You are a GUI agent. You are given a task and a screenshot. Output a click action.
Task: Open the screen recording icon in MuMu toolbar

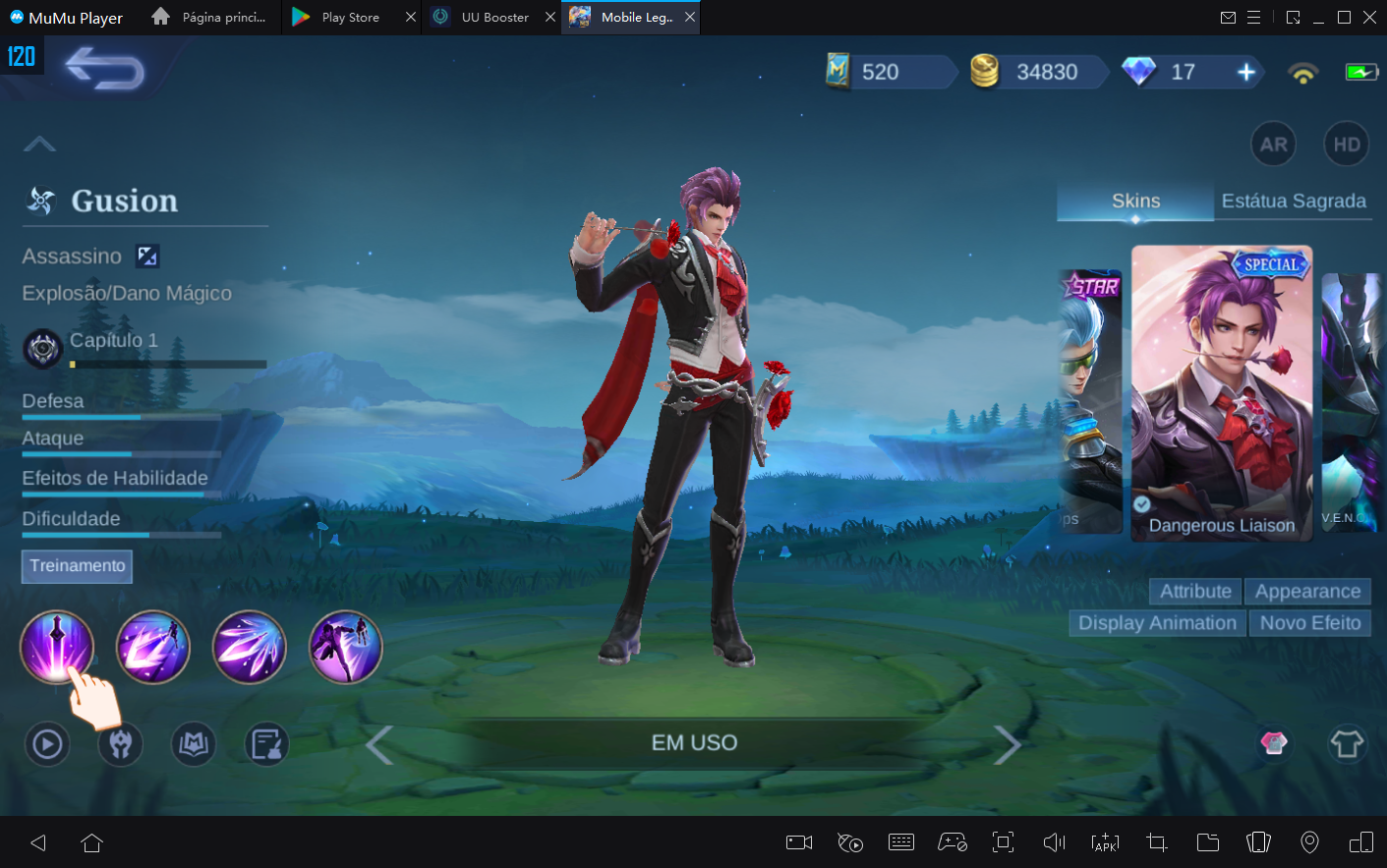[x=798, y=842]
